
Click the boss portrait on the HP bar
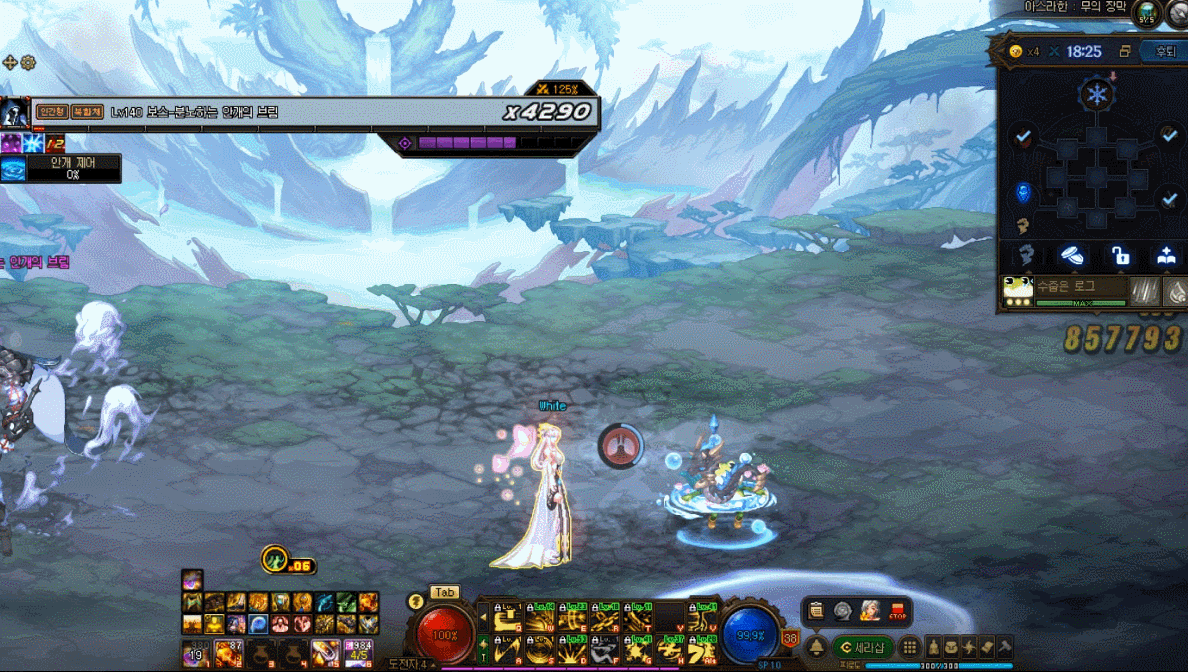pos(14,112)
